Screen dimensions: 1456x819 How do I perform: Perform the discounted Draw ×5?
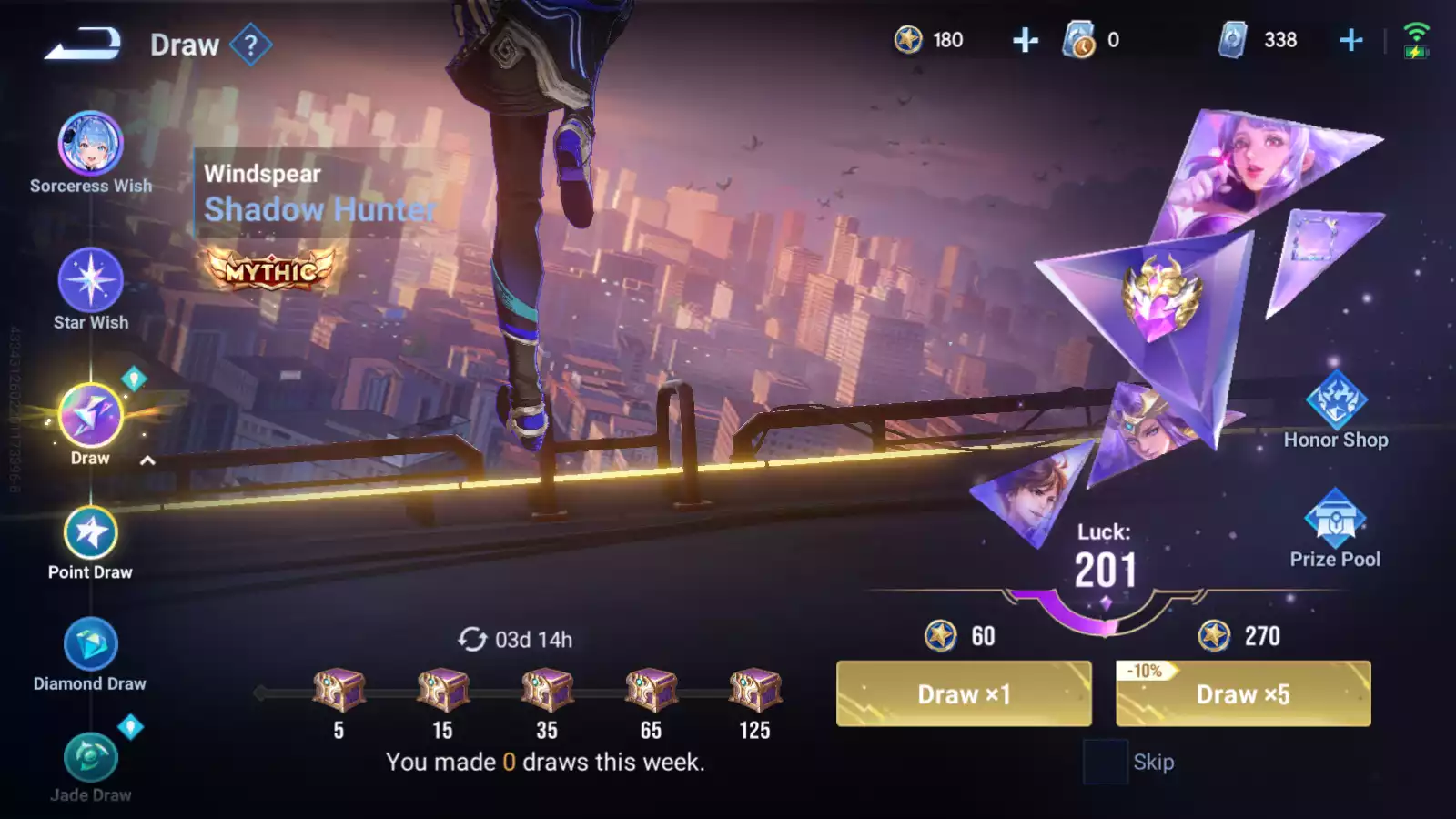tap(1243, 693)
